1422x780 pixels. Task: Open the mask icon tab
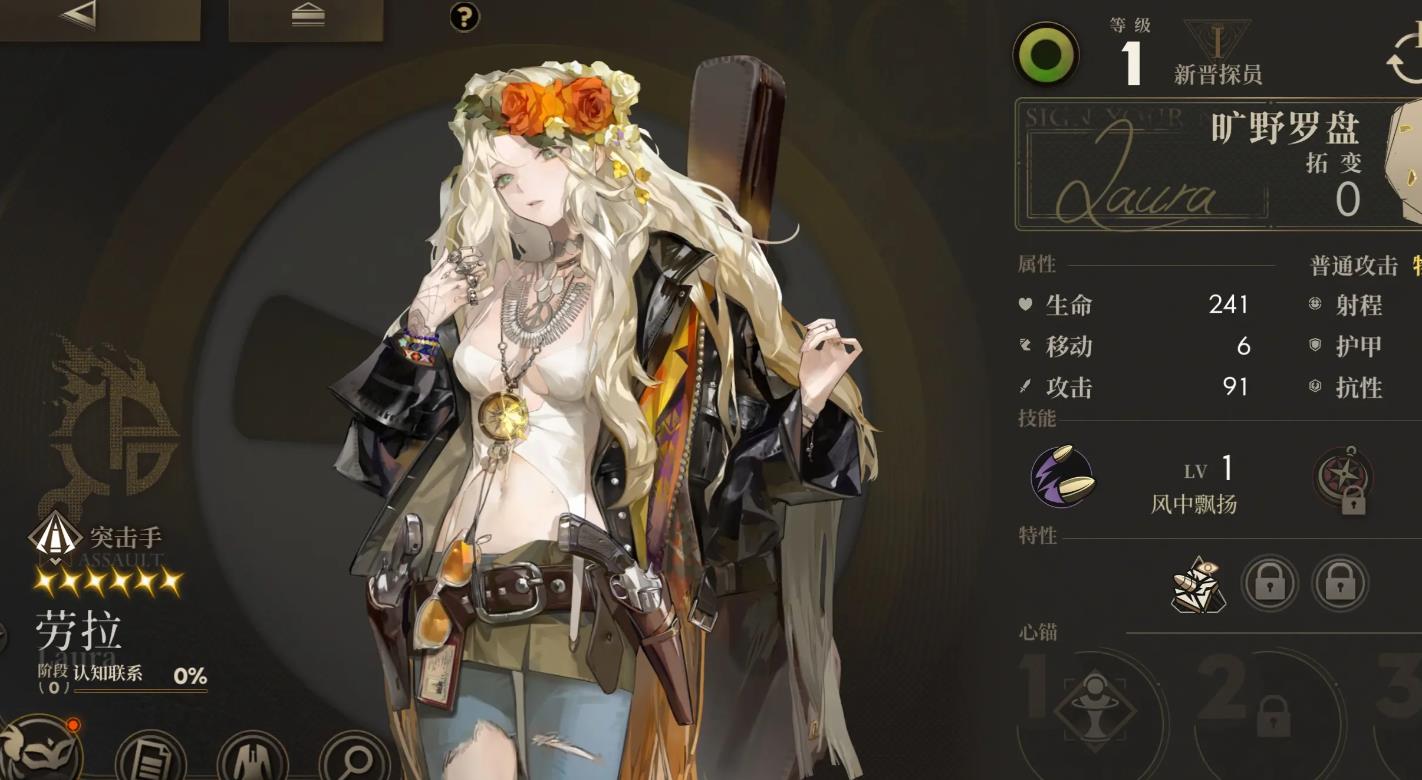pyautogui.click(x=40, y=750)
